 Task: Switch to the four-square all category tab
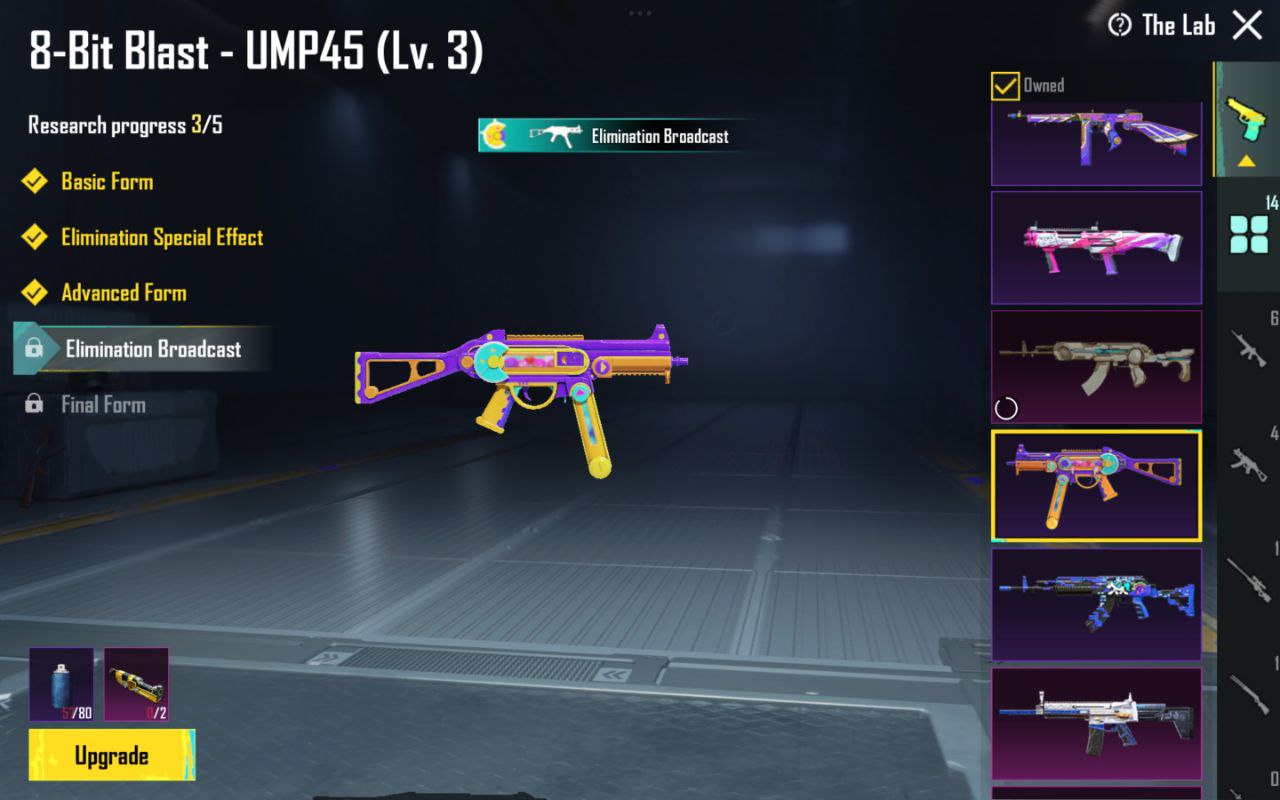click(1249, 234)
